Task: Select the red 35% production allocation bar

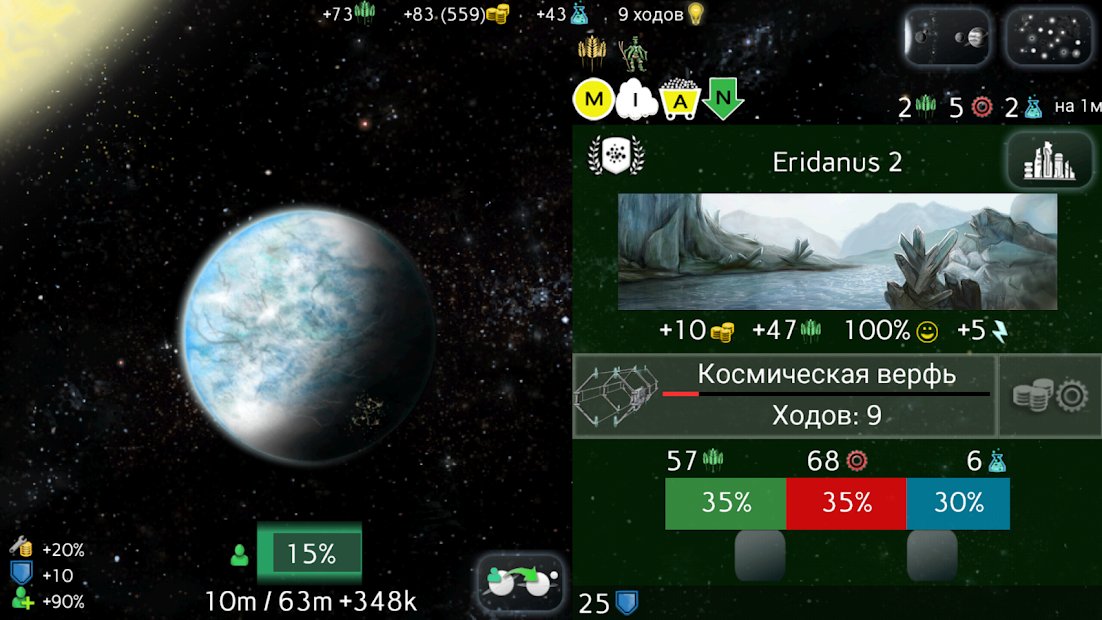Action: [847, 503]
